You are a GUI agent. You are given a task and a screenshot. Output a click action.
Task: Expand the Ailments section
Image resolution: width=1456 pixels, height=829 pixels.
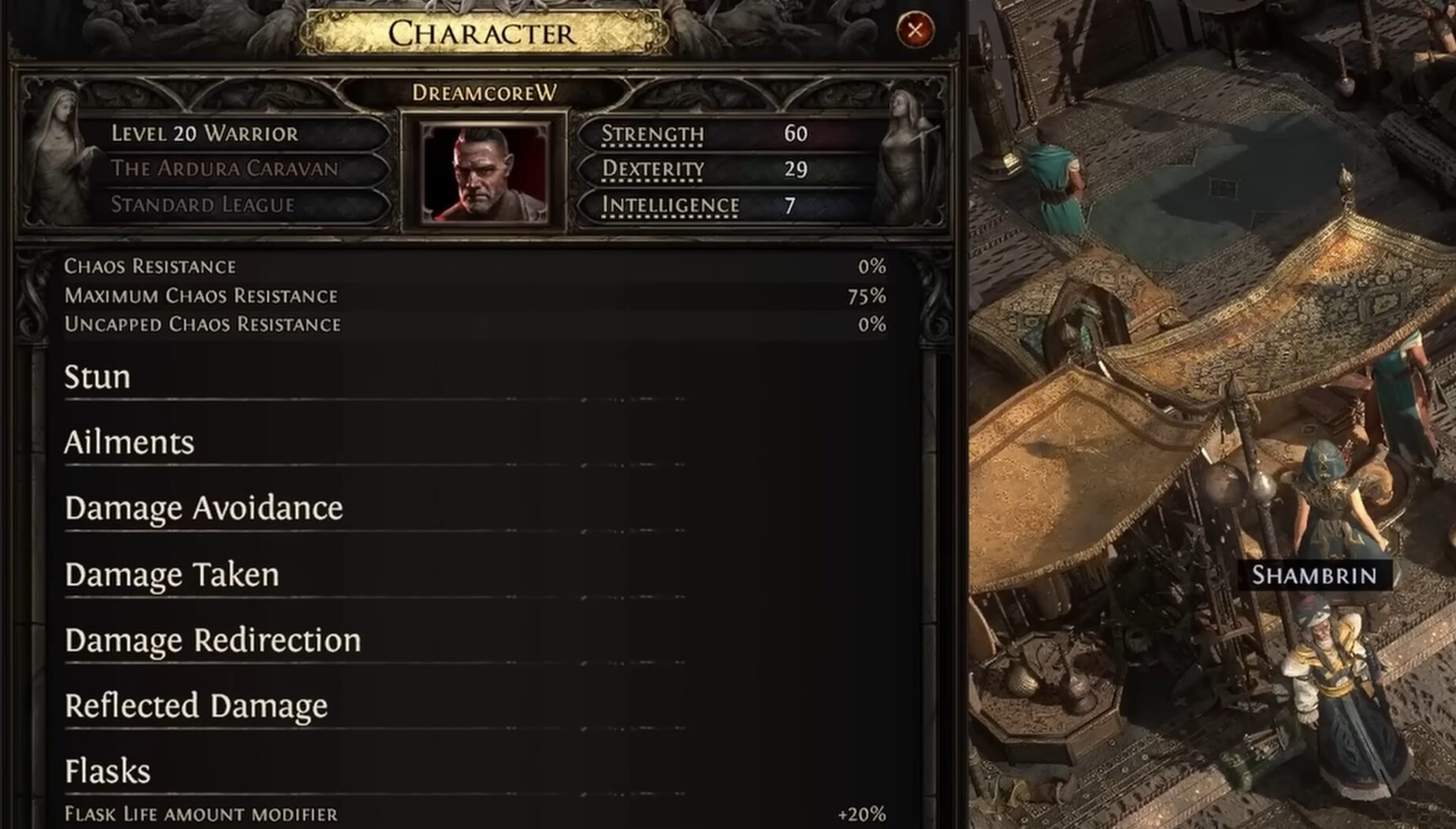[x=129, y=443]
